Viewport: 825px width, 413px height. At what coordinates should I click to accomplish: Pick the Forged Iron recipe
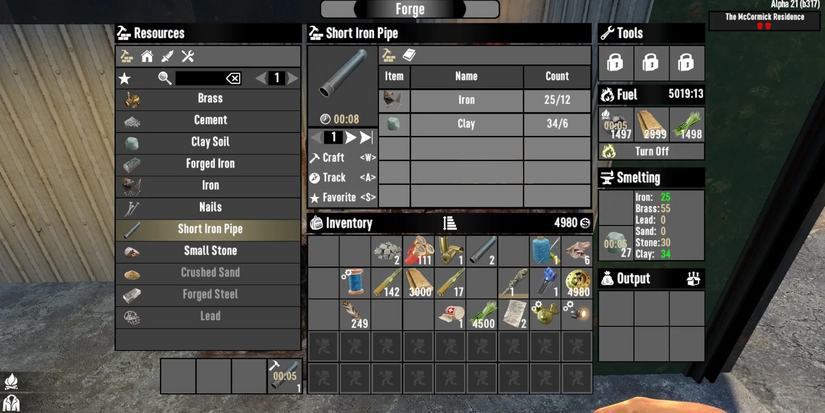click(209, 164)
